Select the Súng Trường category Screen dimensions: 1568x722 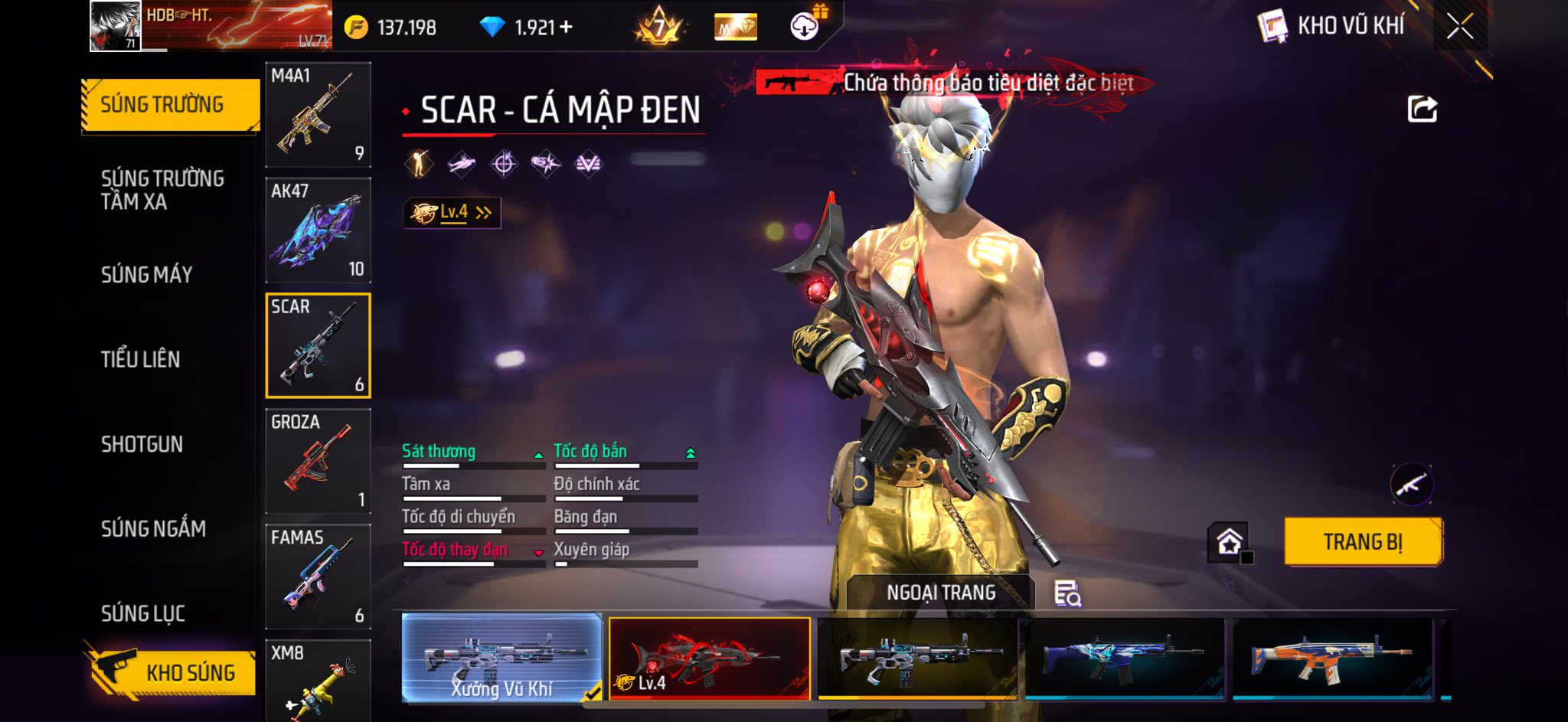coord(170,105)
